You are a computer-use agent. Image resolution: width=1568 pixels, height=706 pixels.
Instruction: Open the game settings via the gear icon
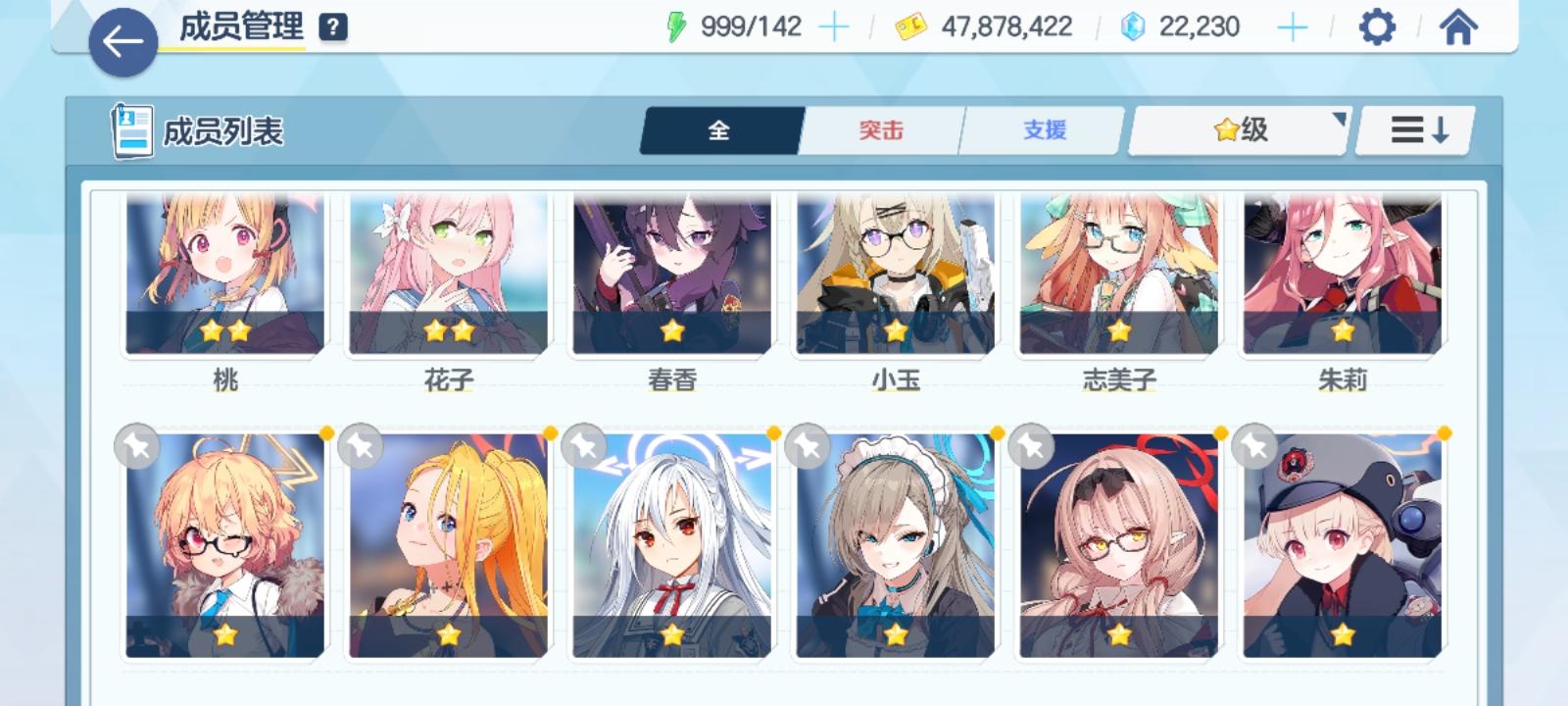click(1377, 26)
